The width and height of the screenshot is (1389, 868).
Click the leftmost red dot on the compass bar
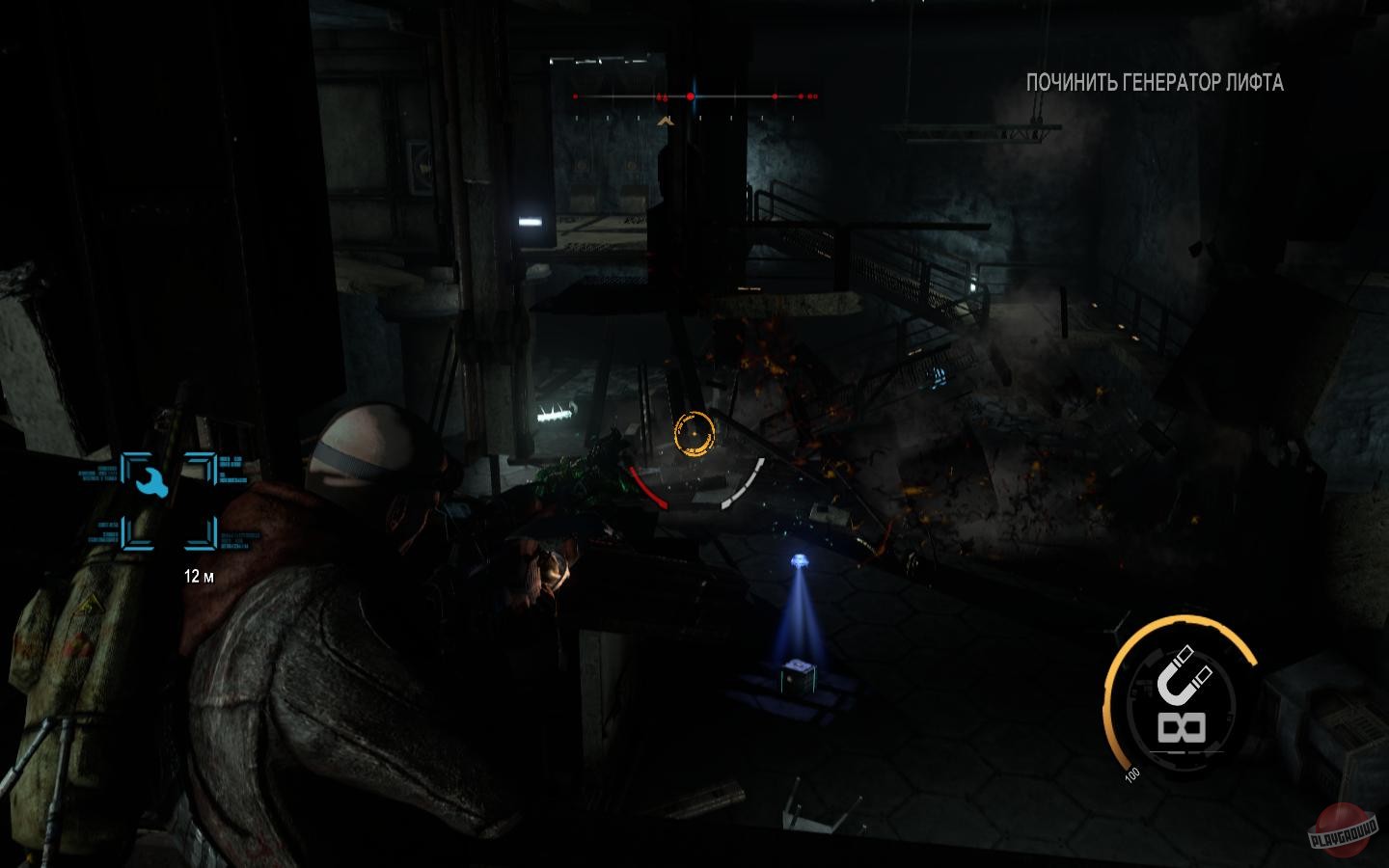point(575,96)
